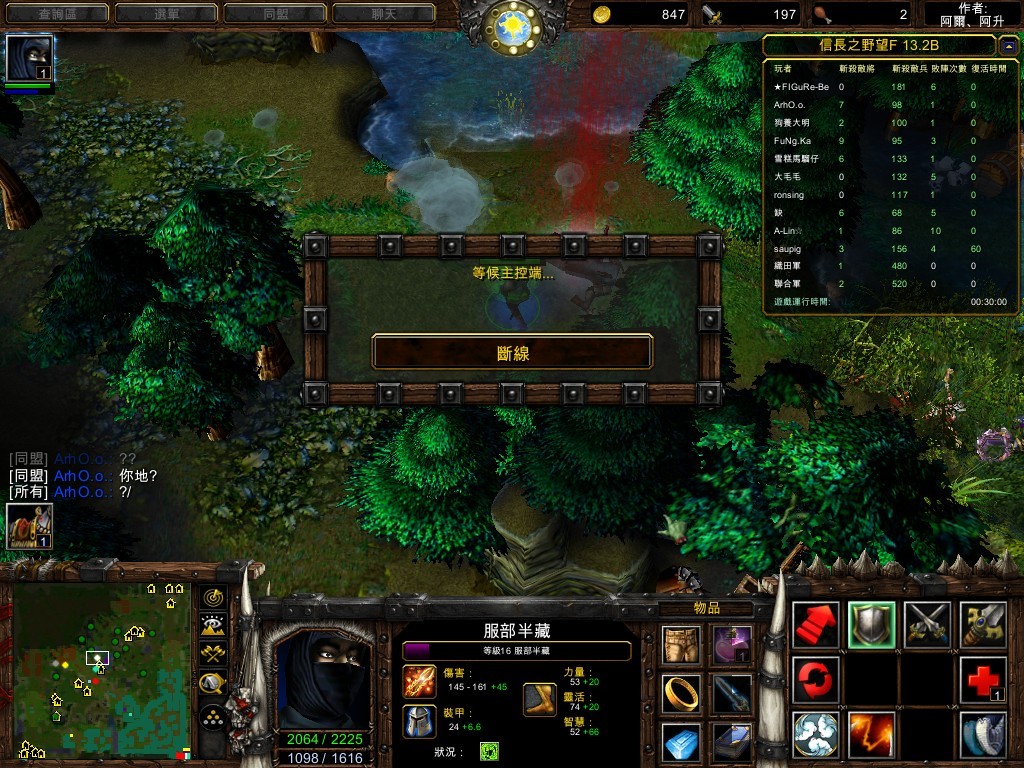The image size is (1024, 768).
Task: Open hero skills with red cross icon
Action: [x=982, y=680]
